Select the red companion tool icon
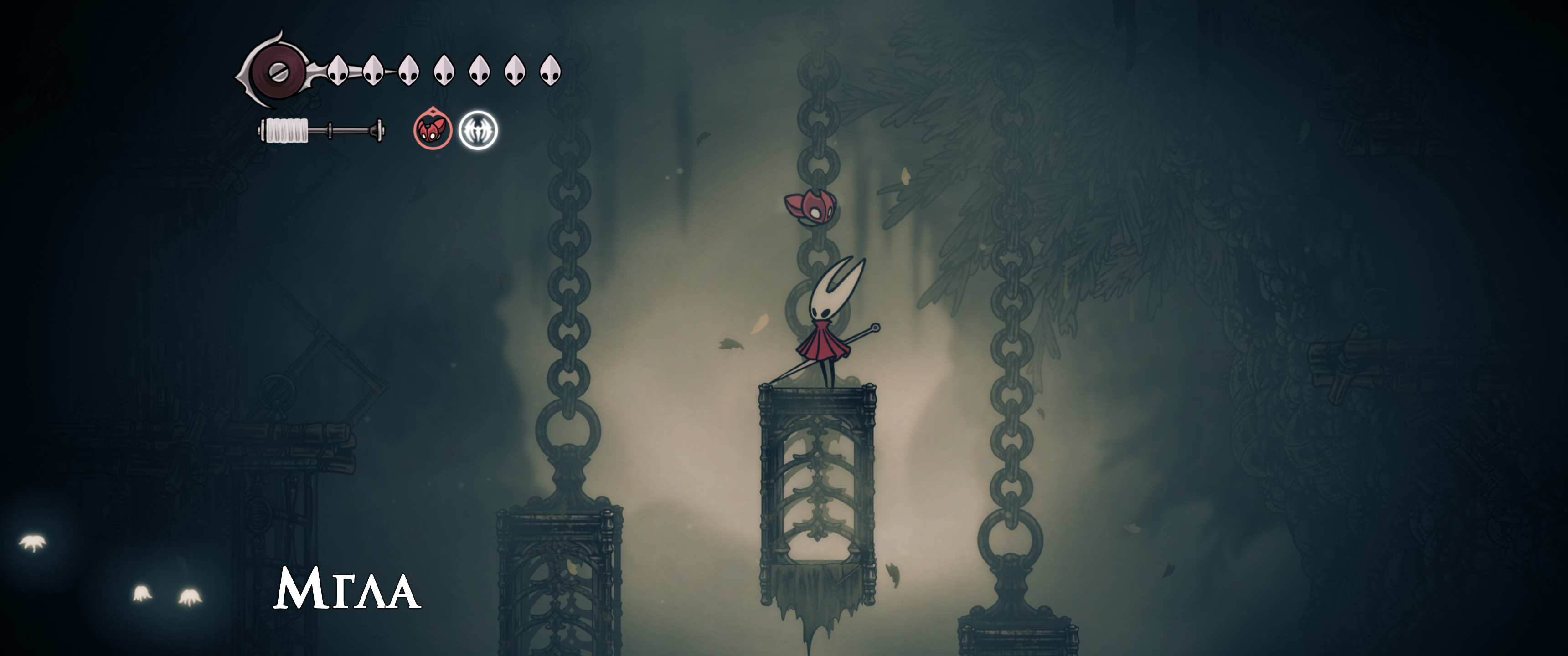Viewport: 1568px width, 656px height. [432, 130]
